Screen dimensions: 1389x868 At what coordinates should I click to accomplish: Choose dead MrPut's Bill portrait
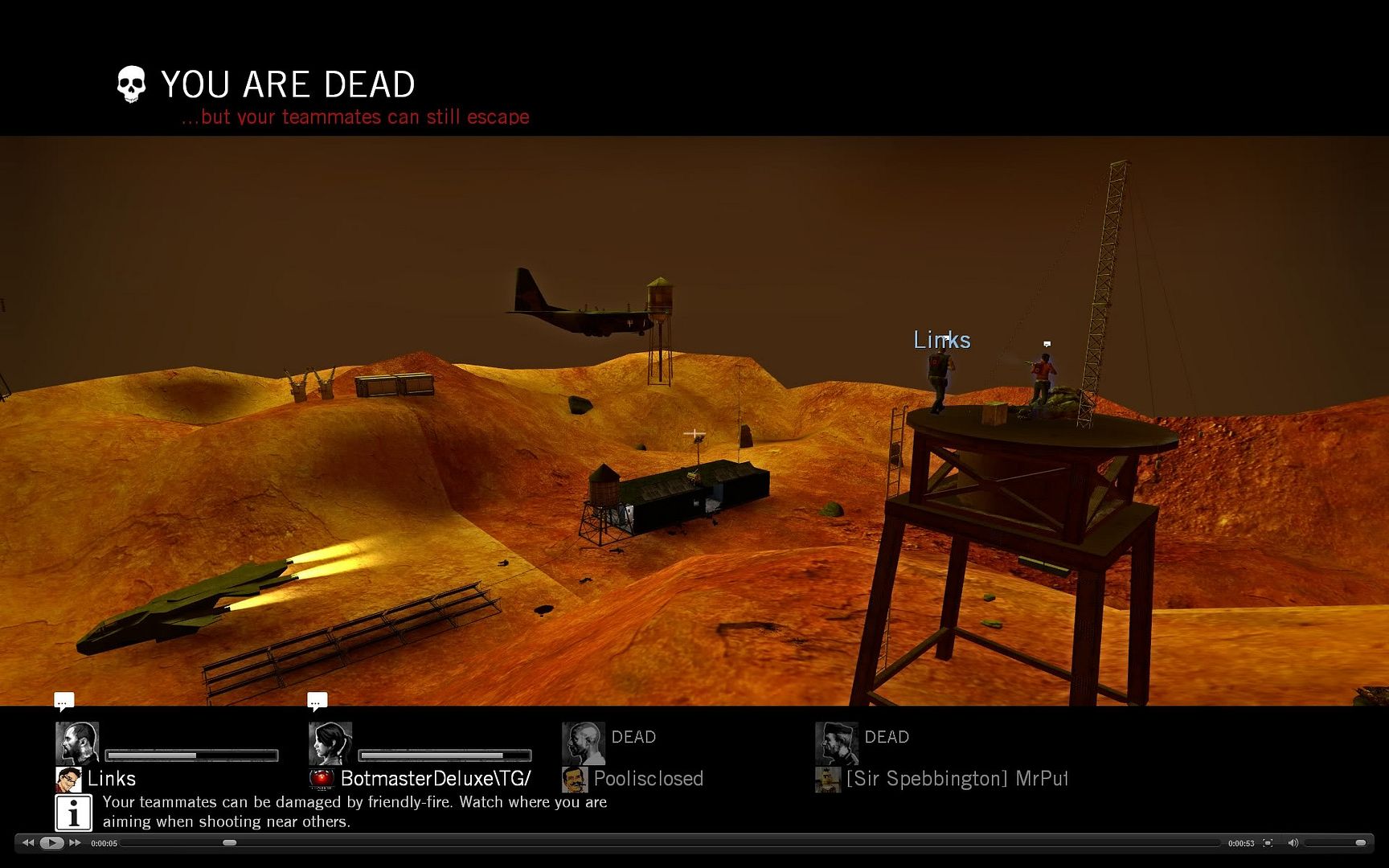click(x=837, y=743)
